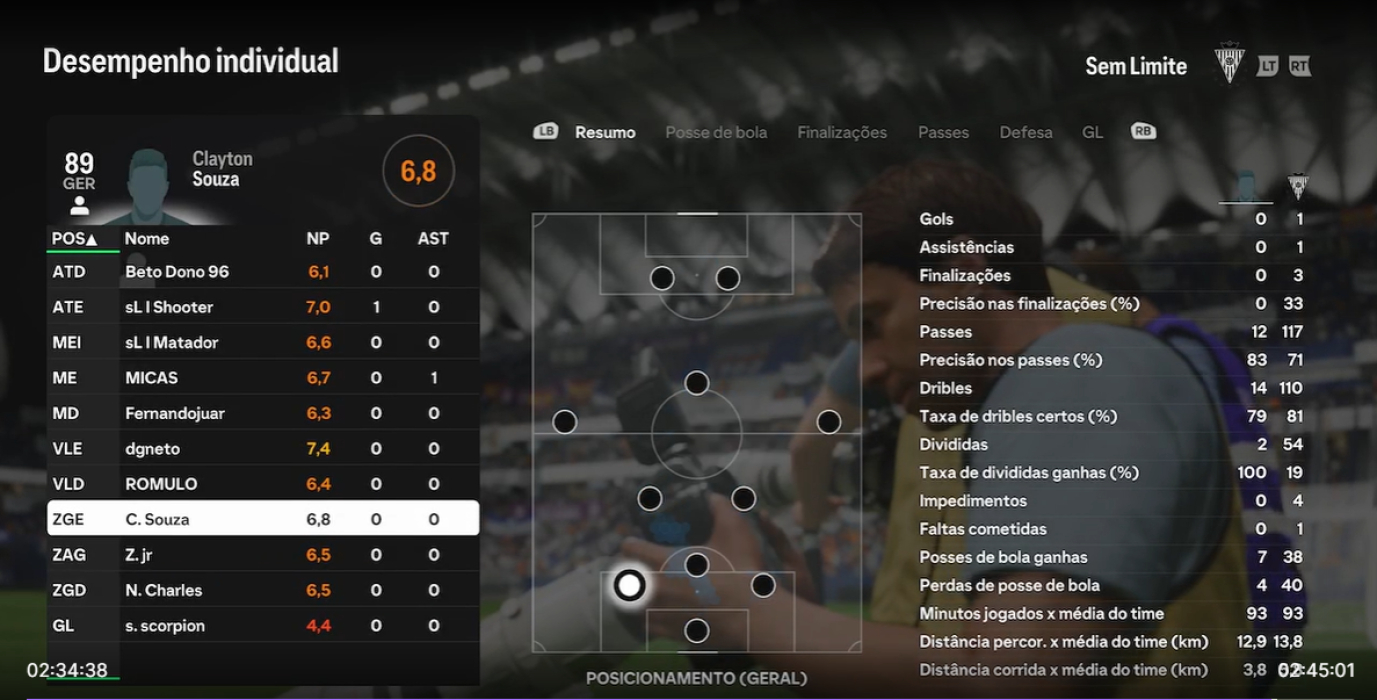
Task: Select Beto Dono 96 player row
Action: pyautogui.click(x=263, y=272)
